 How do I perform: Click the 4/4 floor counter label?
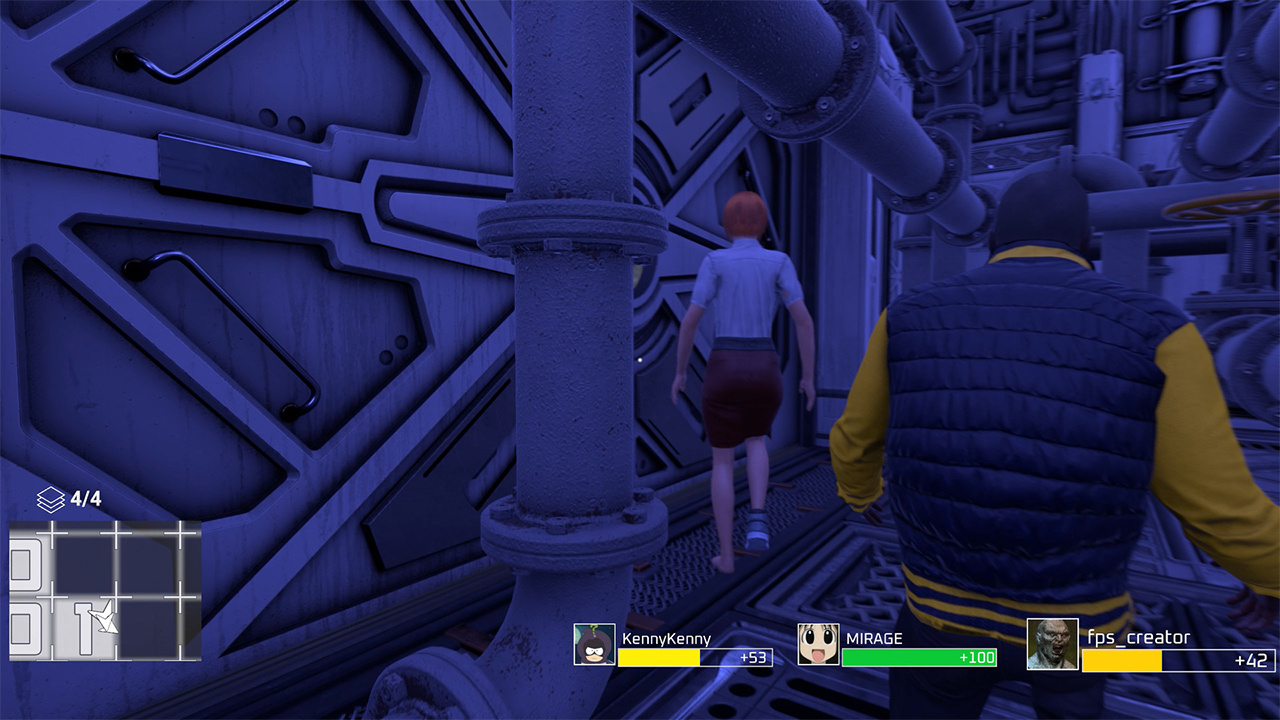click(x=85, y=496)
